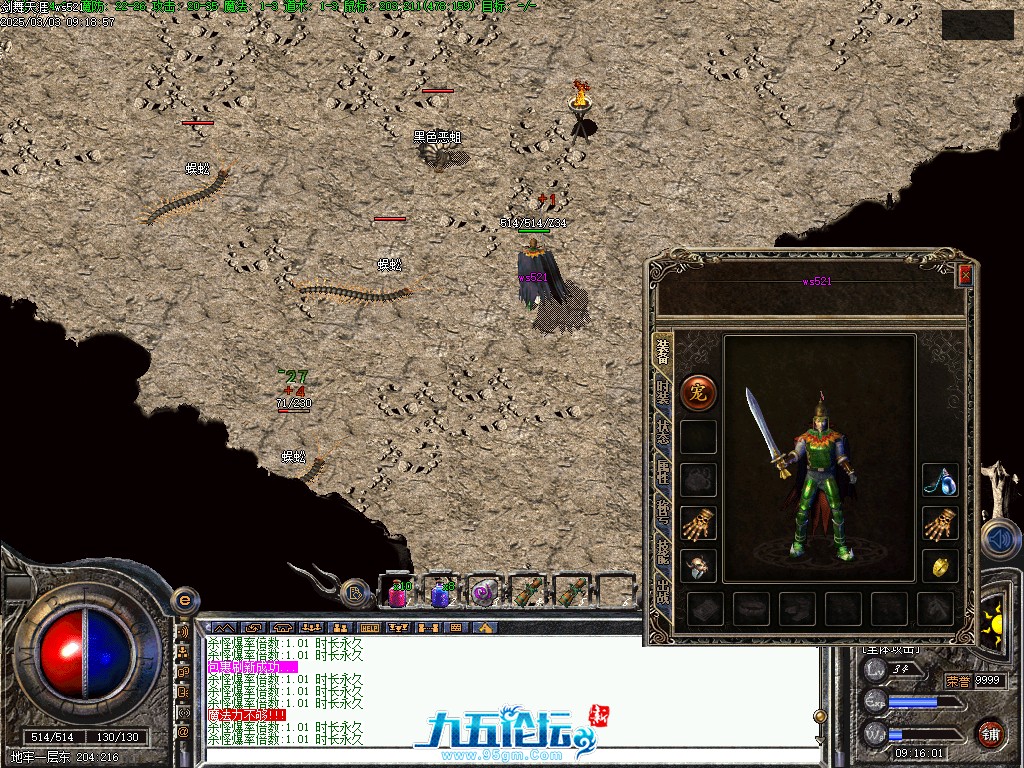The image size is (1024, 768).
Task: Click the round scroll icon button left of hotbar
Action: tap(355, 593)
